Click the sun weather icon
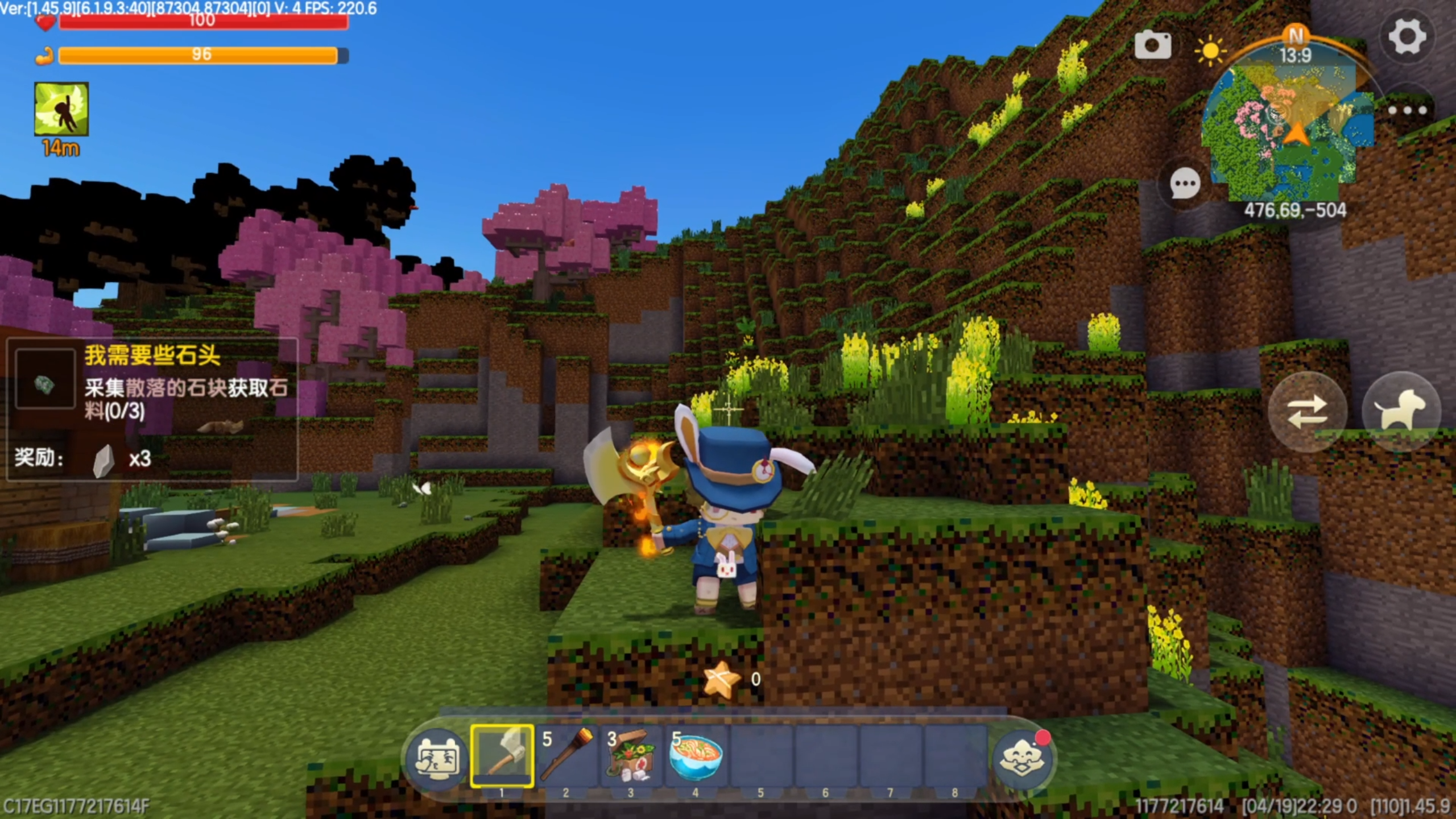This screenshot has width=1456, height=819. coord(1210,51)
